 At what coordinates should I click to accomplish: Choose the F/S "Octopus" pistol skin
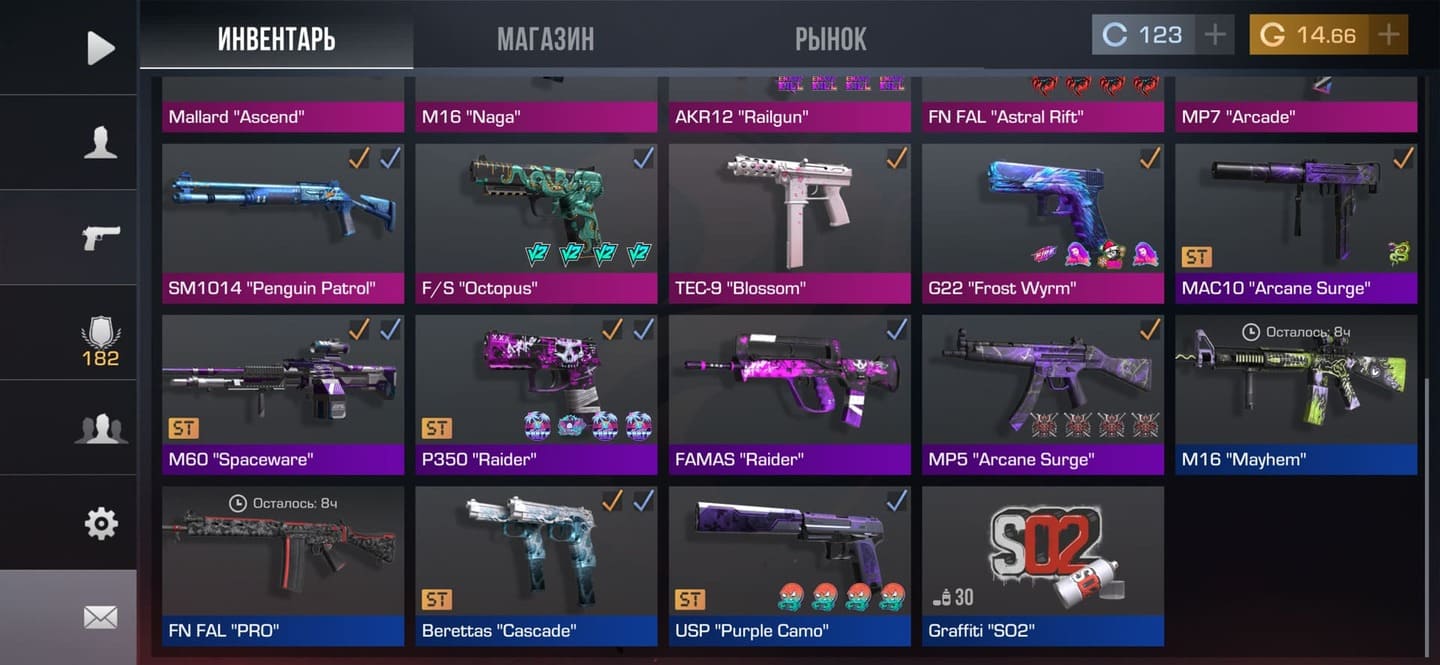pos(536,222)
